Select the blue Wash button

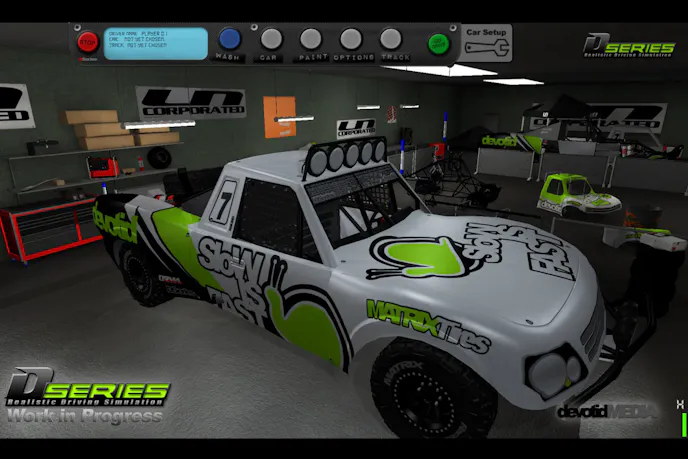230,40
